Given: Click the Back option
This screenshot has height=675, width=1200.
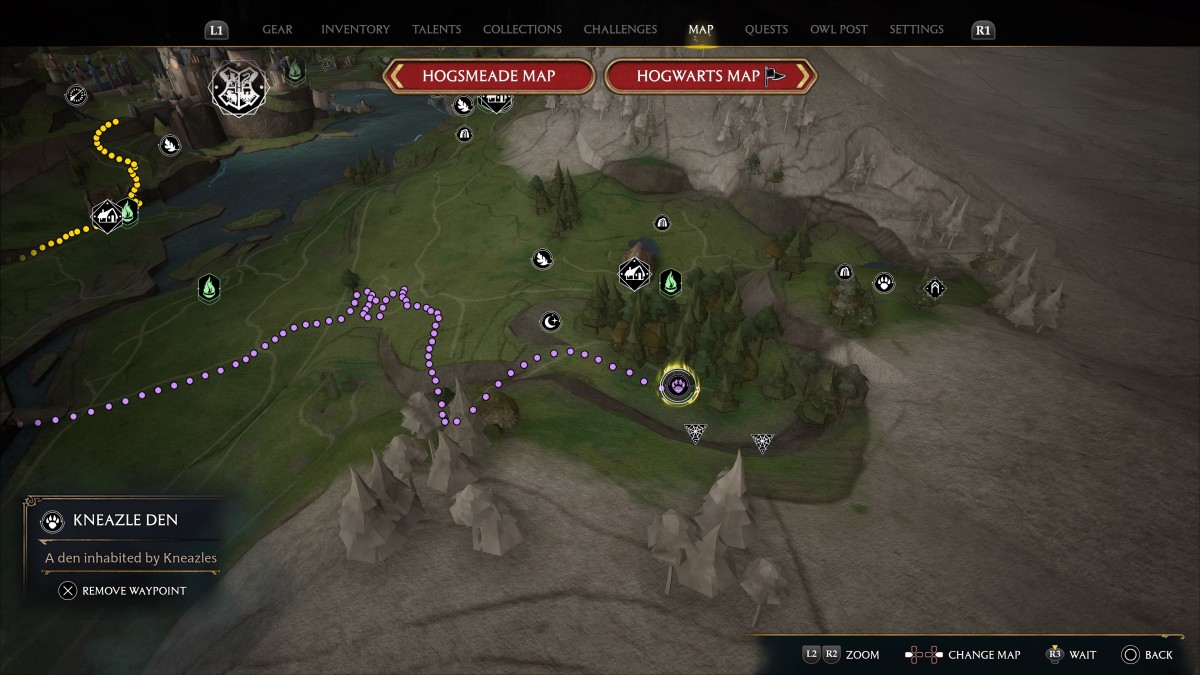Looking at the screenshot, I should (1147, 655).
